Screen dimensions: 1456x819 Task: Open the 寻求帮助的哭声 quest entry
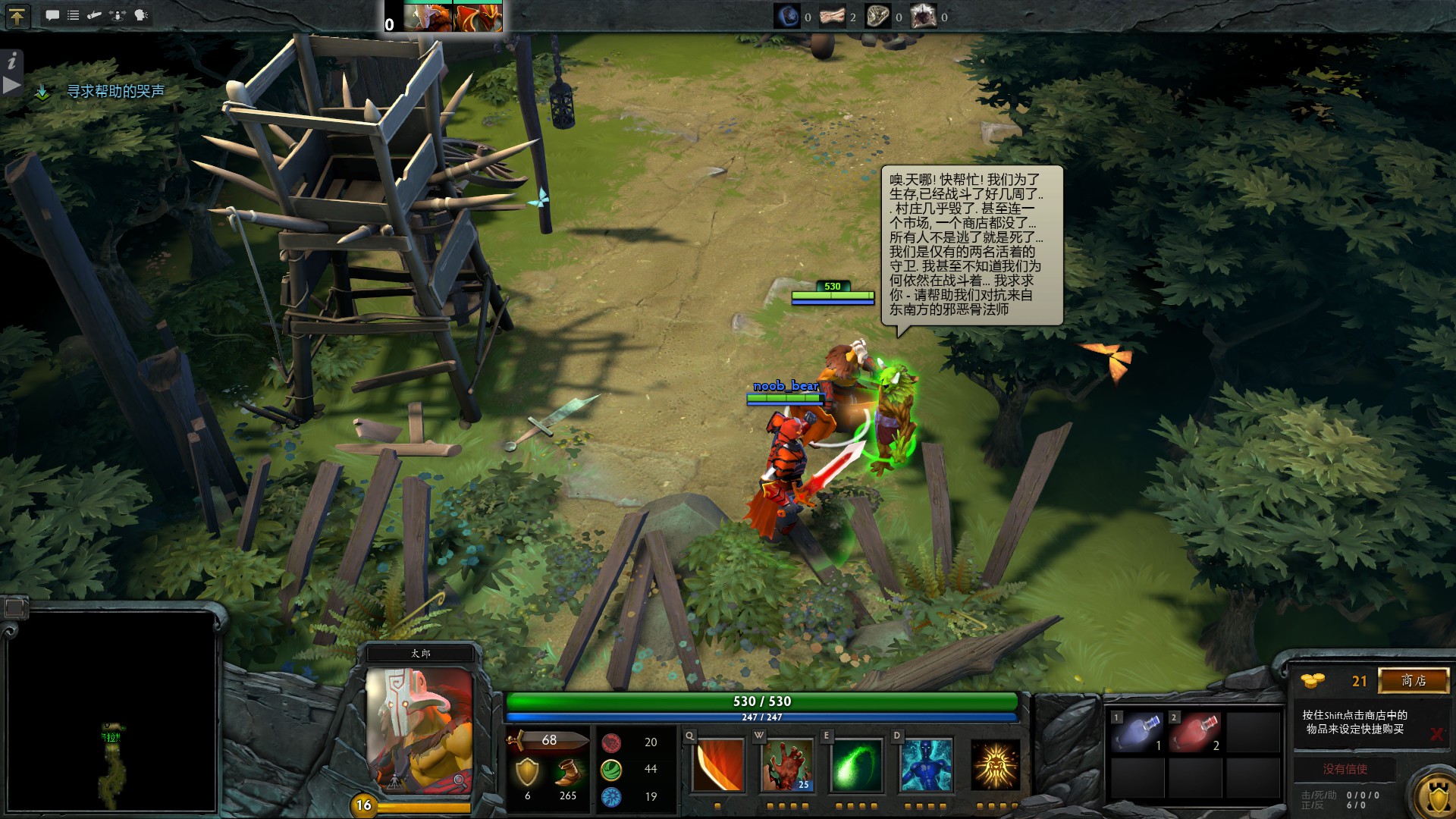click(x=115, y=91)
